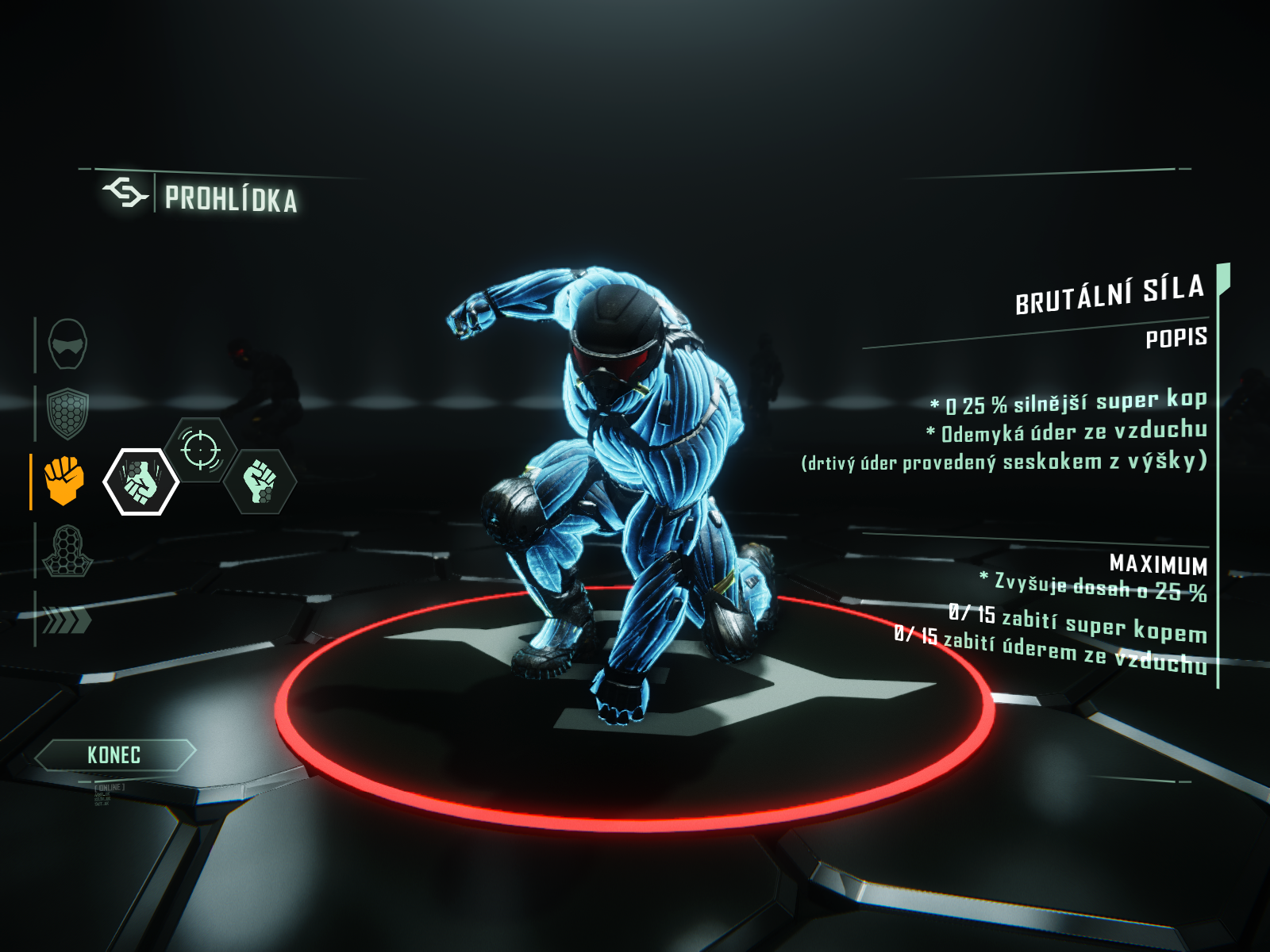Switch to the hexagon shield armor category
Image resolution: width=1270 pixels, height=952 pixels.
click(x=67, y=413)
